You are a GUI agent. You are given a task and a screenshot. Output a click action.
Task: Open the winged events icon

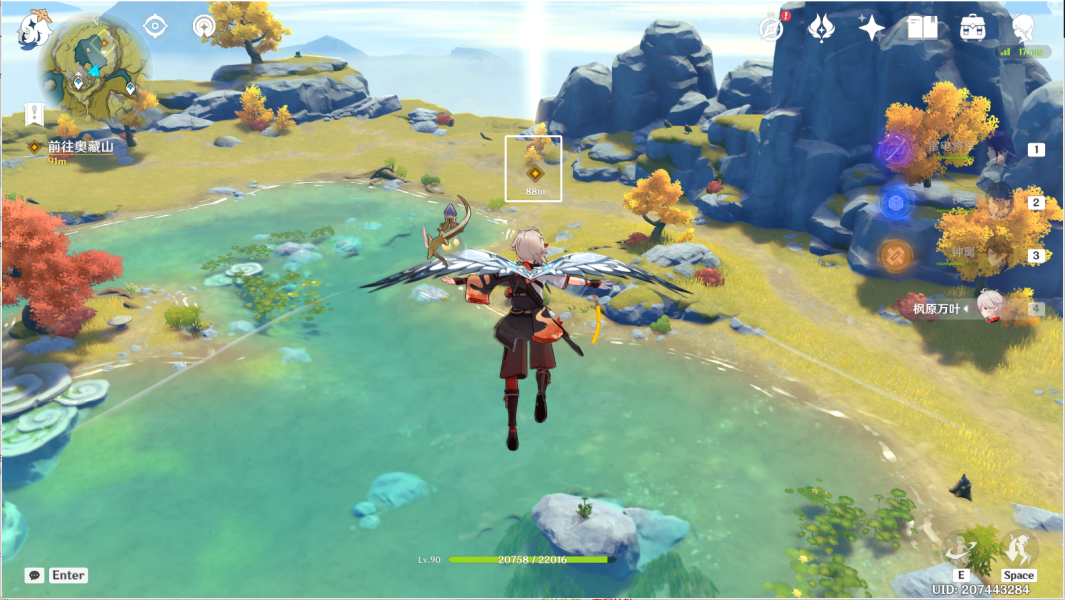(822, 28)
